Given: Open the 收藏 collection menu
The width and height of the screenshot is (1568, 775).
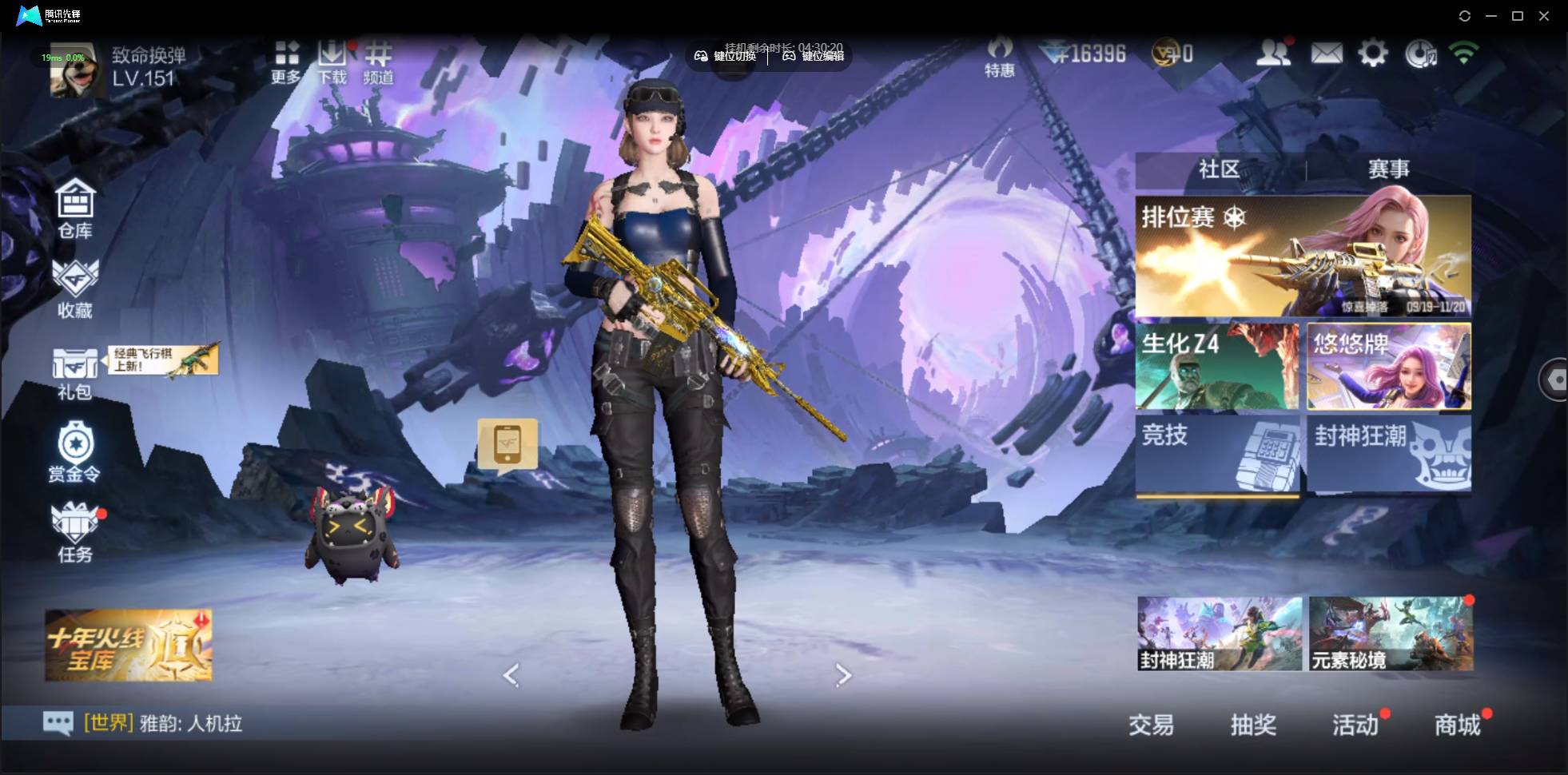Looking at the screenshot, I should tap(75, 288).
